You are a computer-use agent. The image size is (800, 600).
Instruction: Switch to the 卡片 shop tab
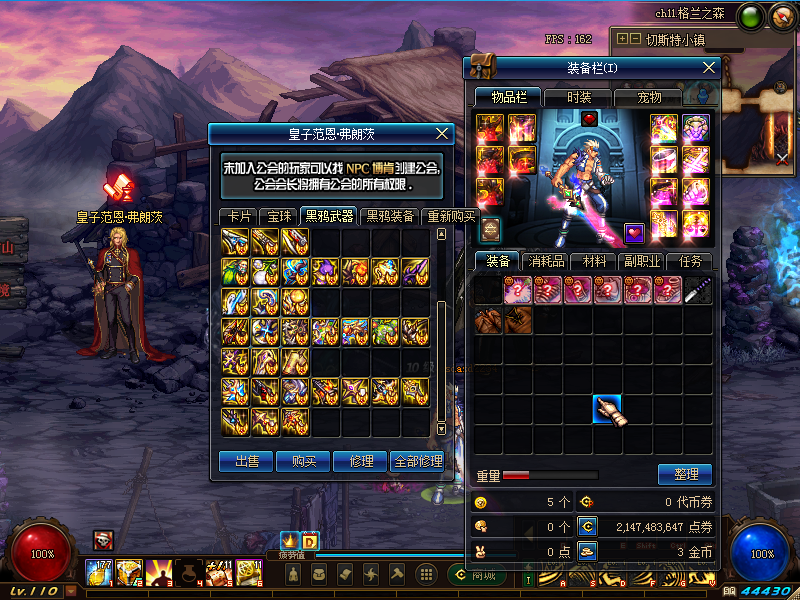(x=238, y=216)
